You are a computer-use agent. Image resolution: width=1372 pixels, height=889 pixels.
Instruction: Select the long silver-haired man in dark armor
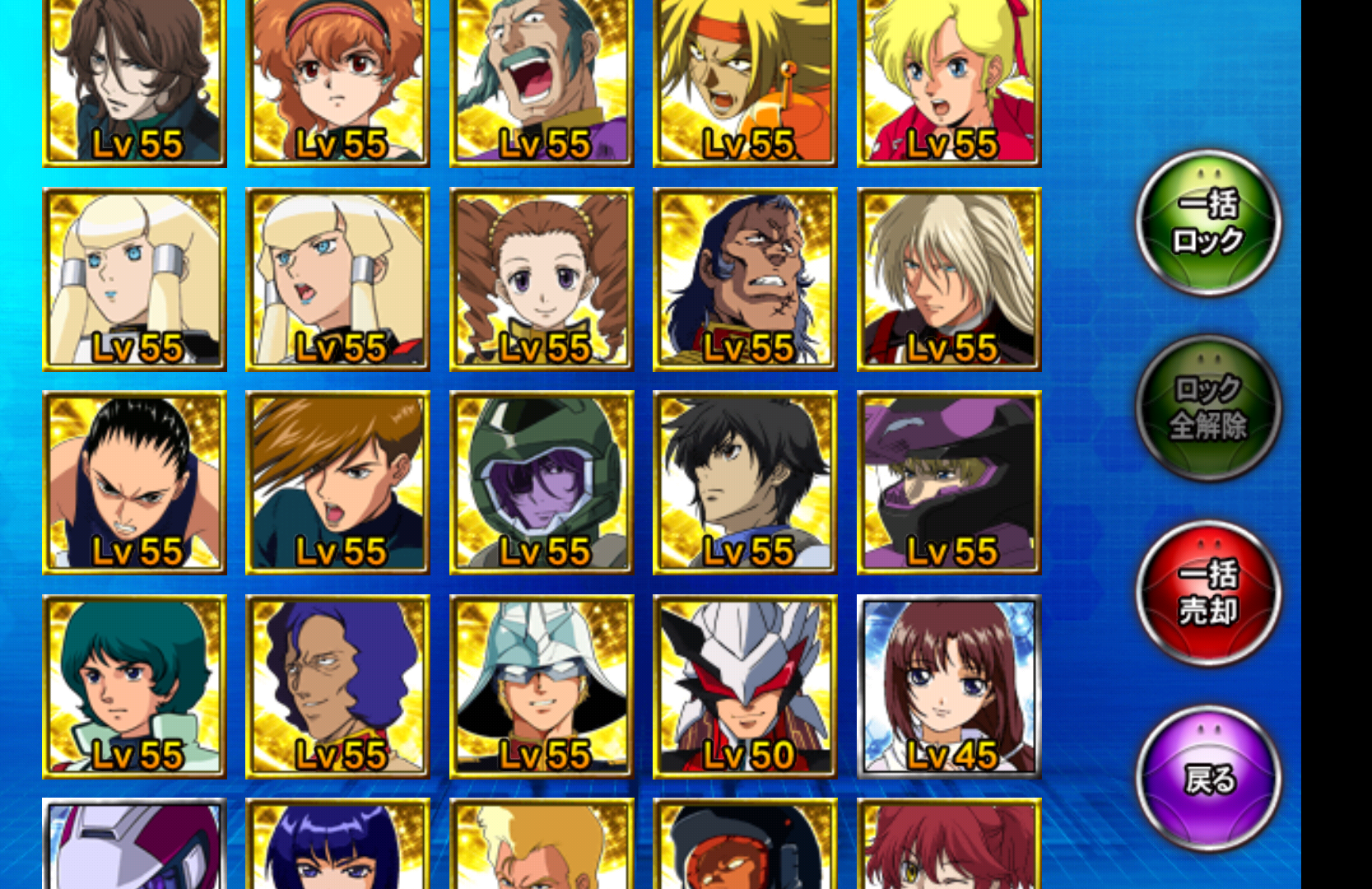coord(948,280)
